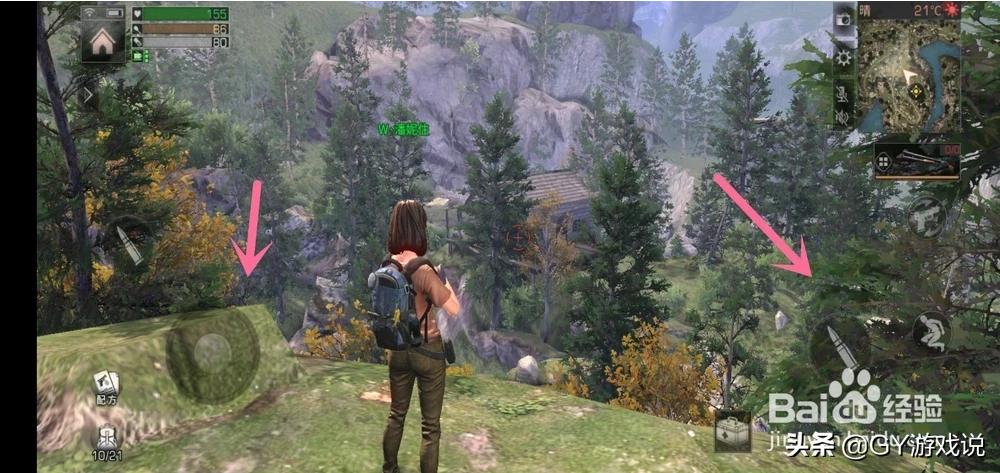The width and height of the screenshot is (1000, 473).
Task: Open the home base house icon
Action: coord(103,39)
